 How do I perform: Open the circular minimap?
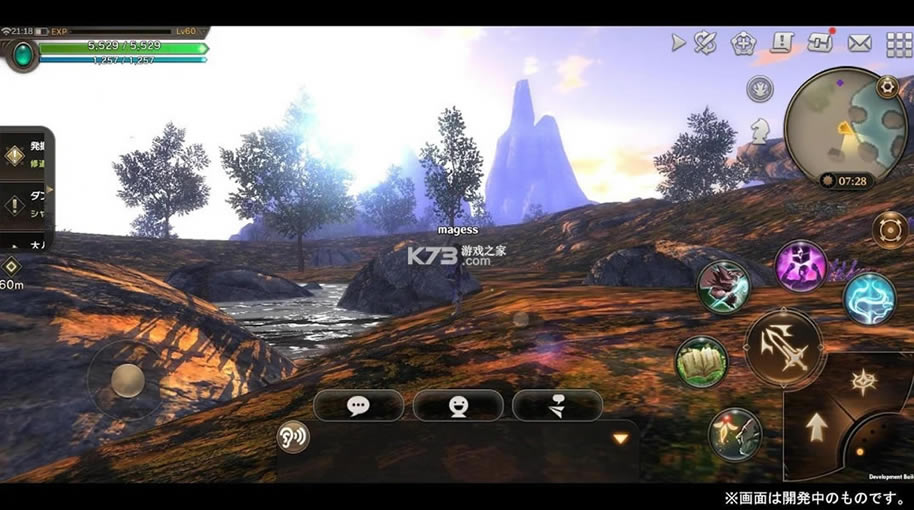(838, 124)
